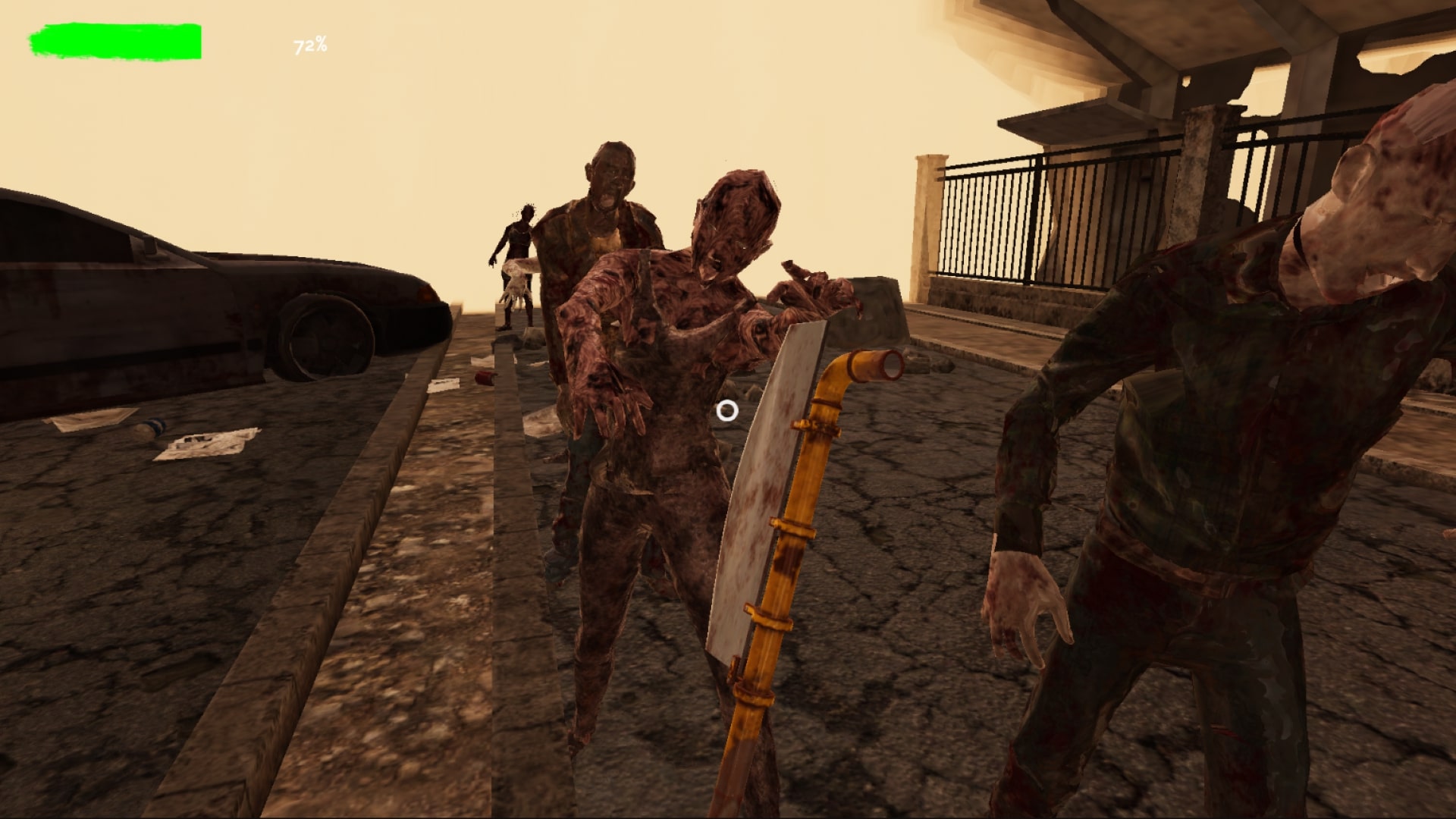Click the 72% indicator text
The width and height of the screenshot is (1456, 819).
pos(309,45)
